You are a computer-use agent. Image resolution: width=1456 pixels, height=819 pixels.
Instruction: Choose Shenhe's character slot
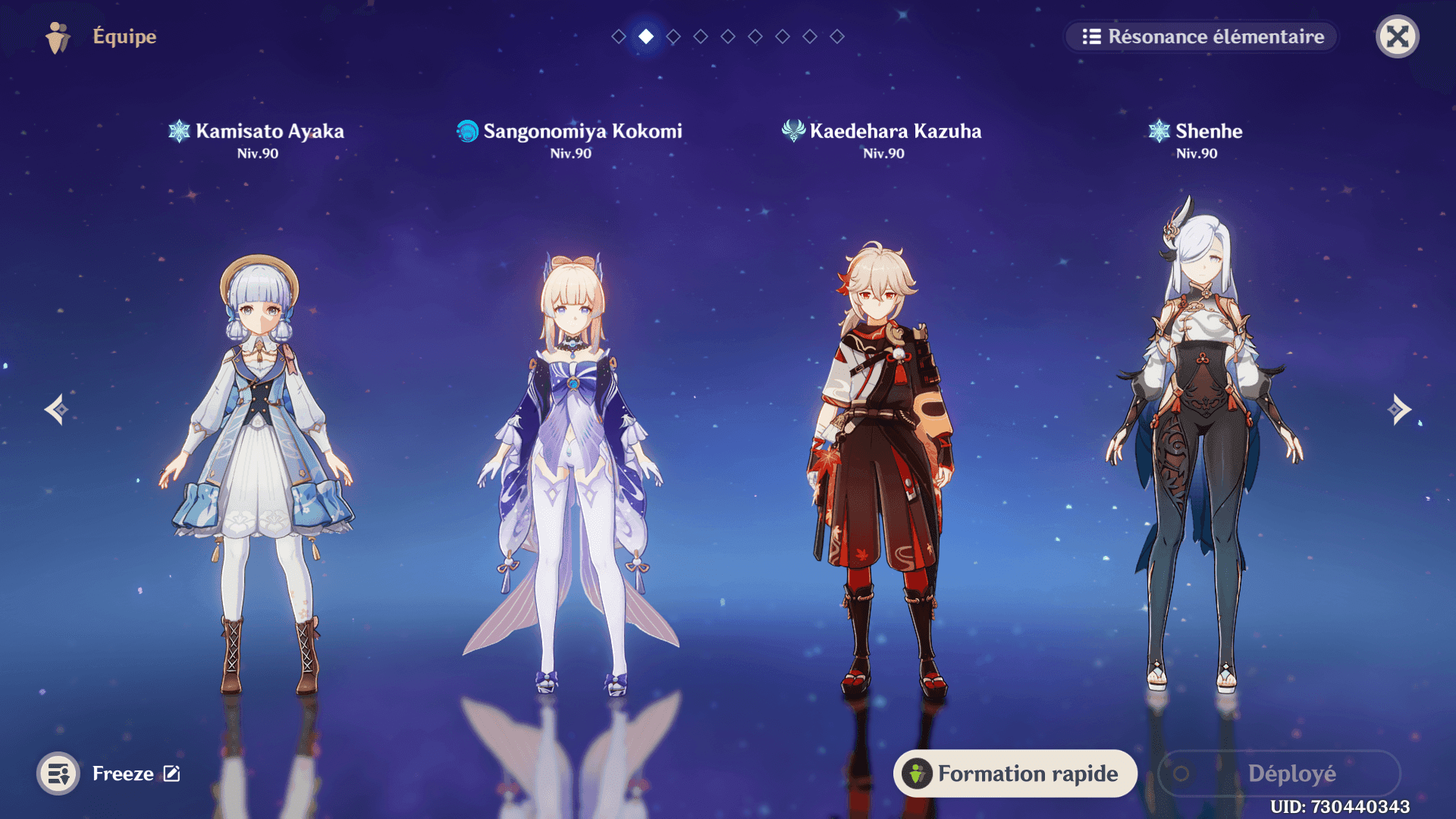[x=1197, y=455]
